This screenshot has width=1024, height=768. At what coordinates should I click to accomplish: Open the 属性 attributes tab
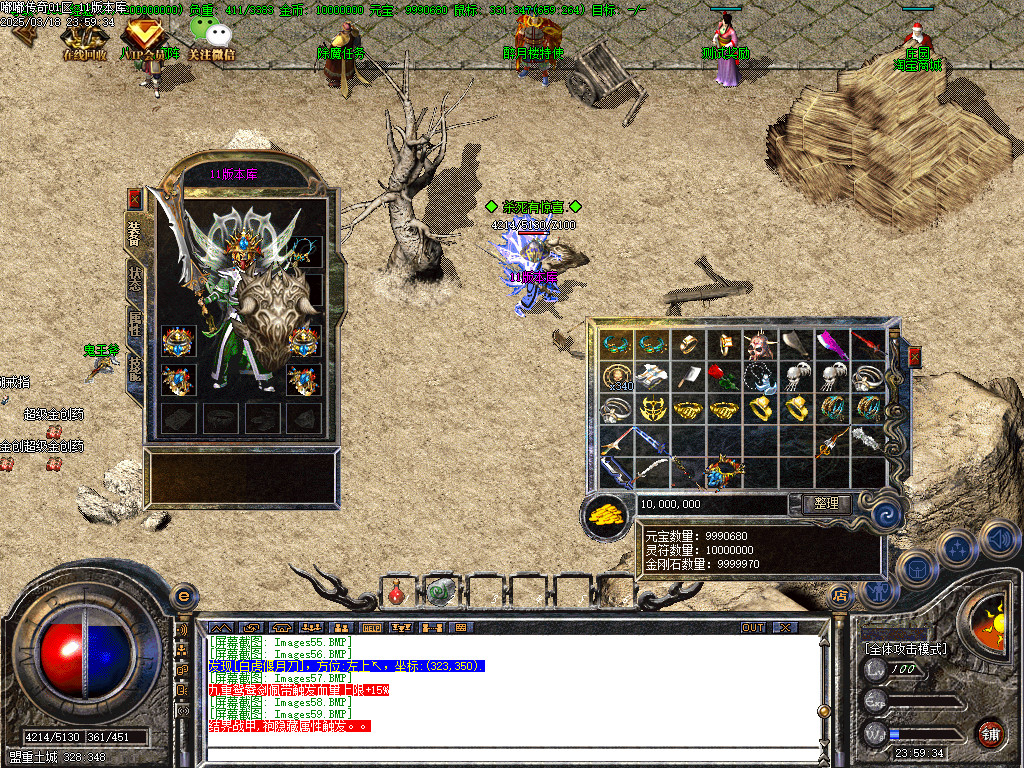coord(135,324)
